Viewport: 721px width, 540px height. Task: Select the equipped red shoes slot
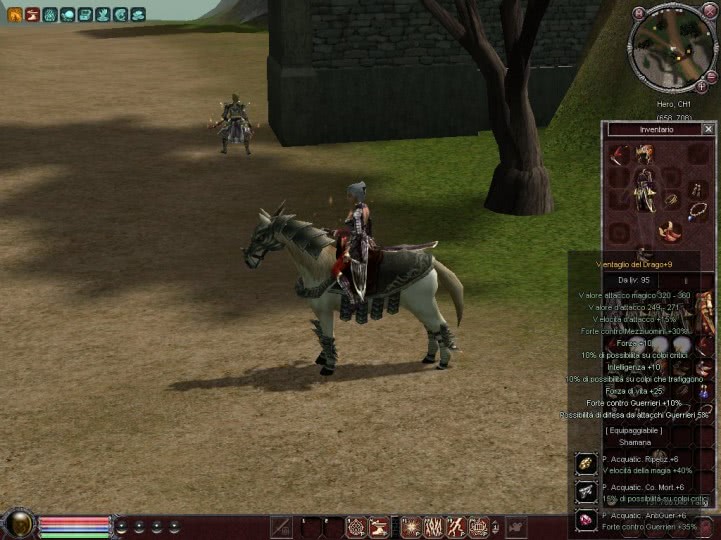(668, 232)
